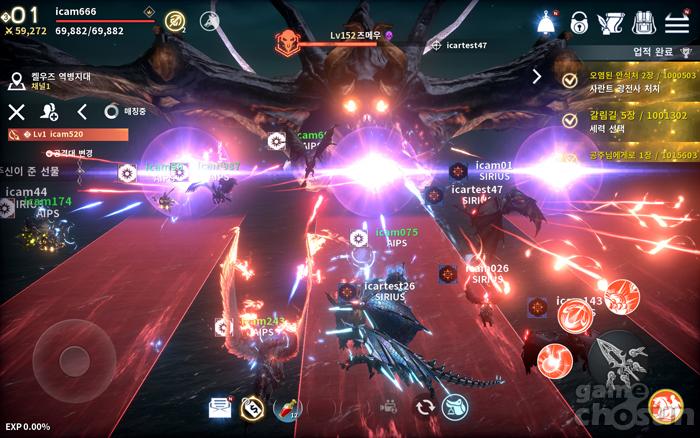Screen dimensions: 700x438
Task: Click the mount saddle icon
Action: (x=456, y=406)
